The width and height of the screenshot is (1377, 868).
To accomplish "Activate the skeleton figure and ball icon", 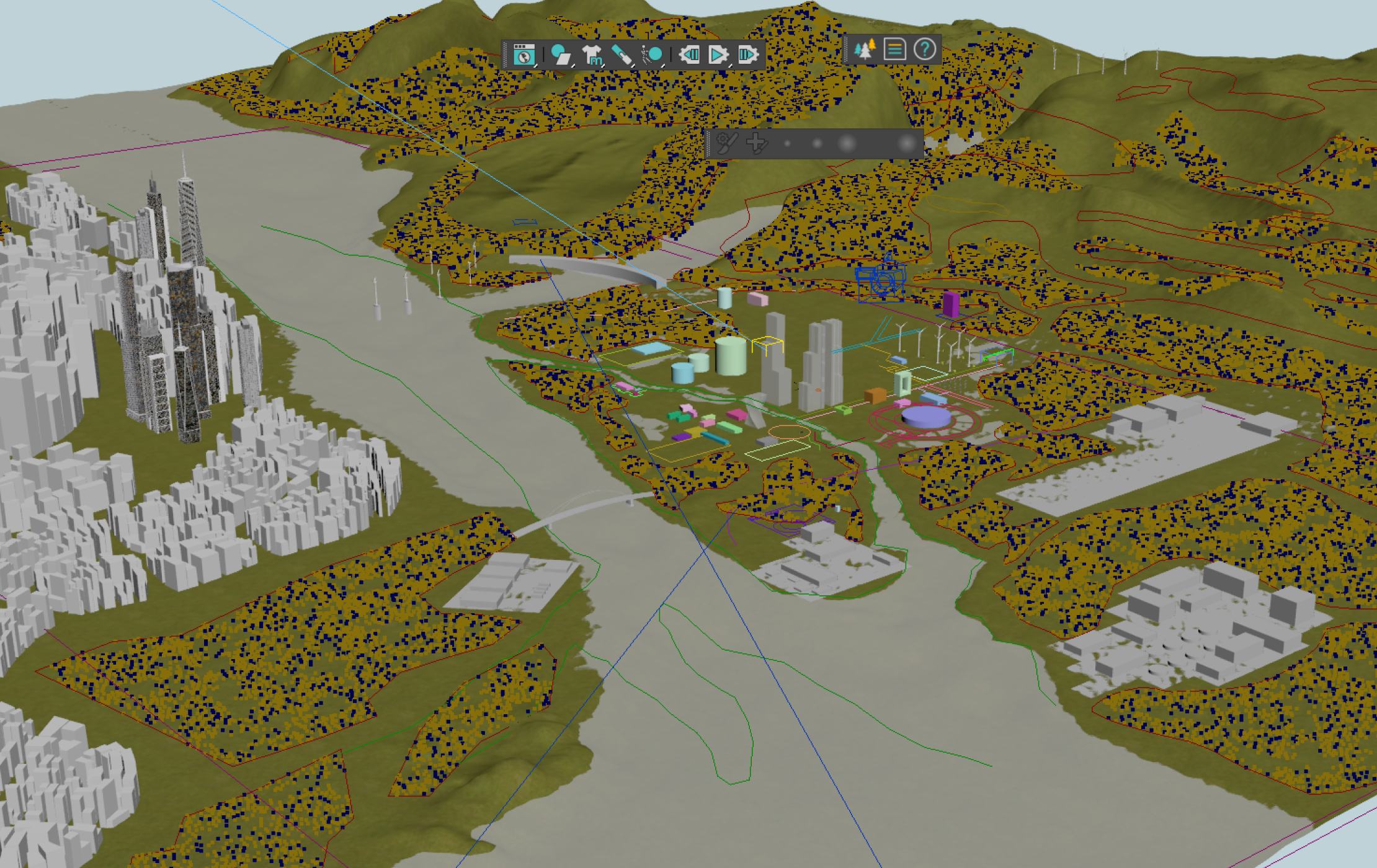I will [x=652, y=55].
